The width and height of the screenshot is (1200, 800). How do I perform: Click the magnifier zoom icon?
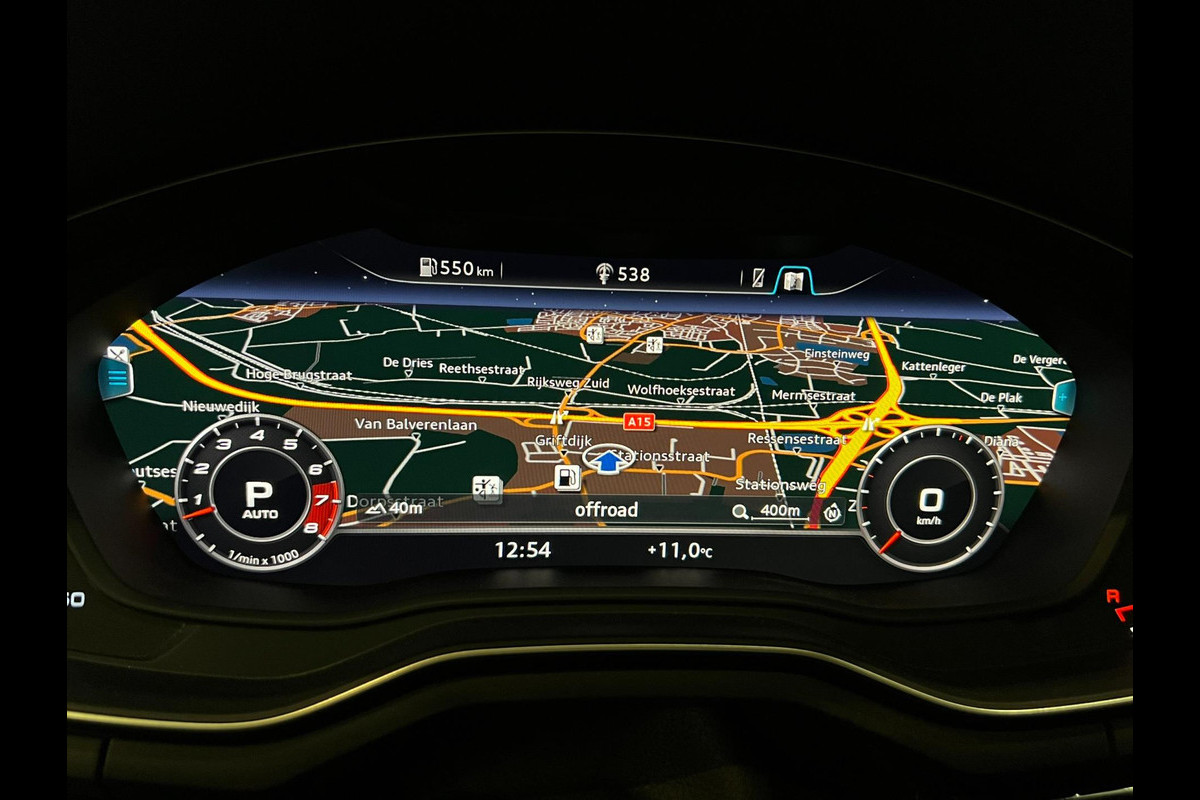tap(741, 512)
